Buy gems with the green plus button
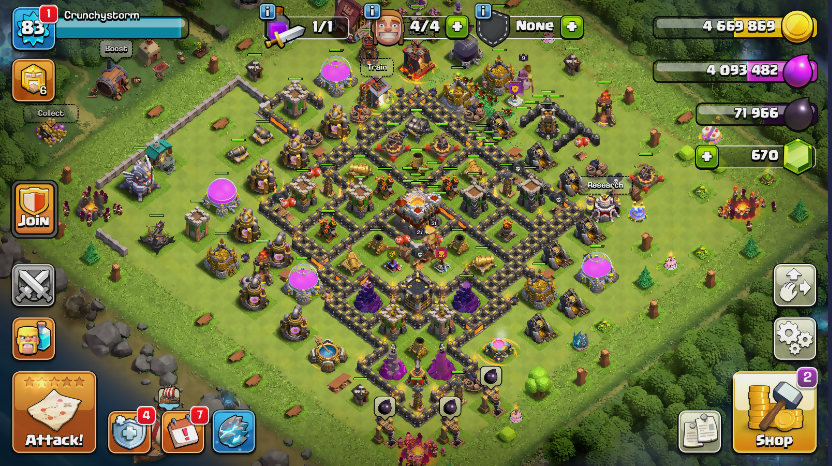The width and height of the screenshot is (832, 466). (x=707, y=156)
